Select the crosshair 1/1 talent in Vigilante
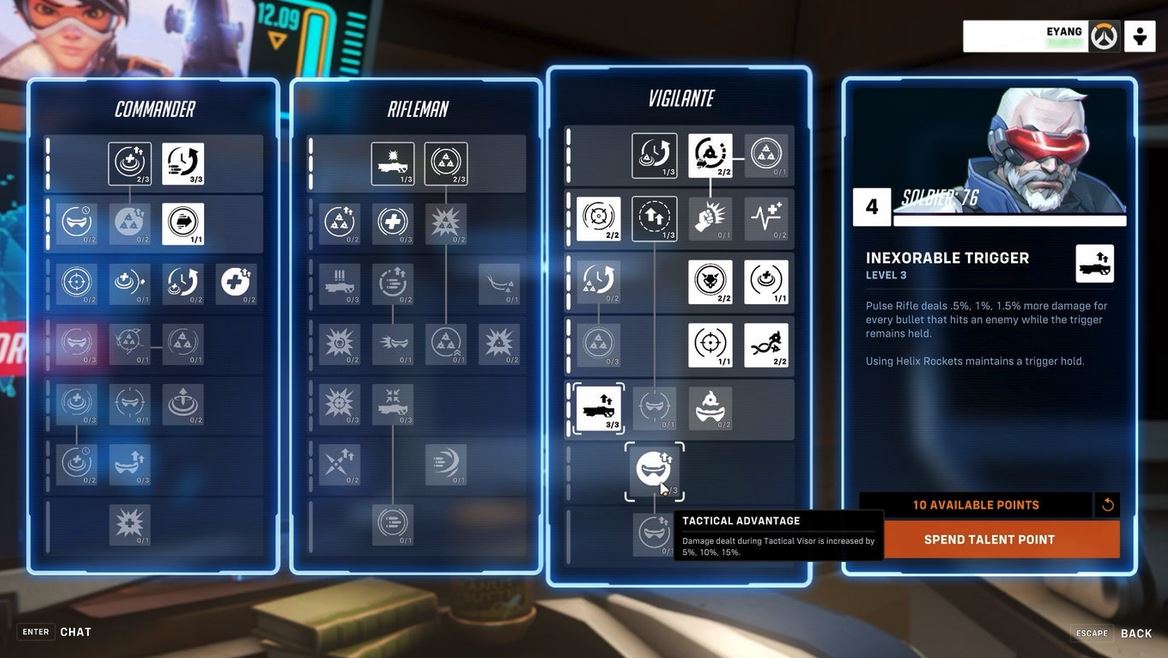The height and width of the screenshot is (658, 1168). click(710, 345)
